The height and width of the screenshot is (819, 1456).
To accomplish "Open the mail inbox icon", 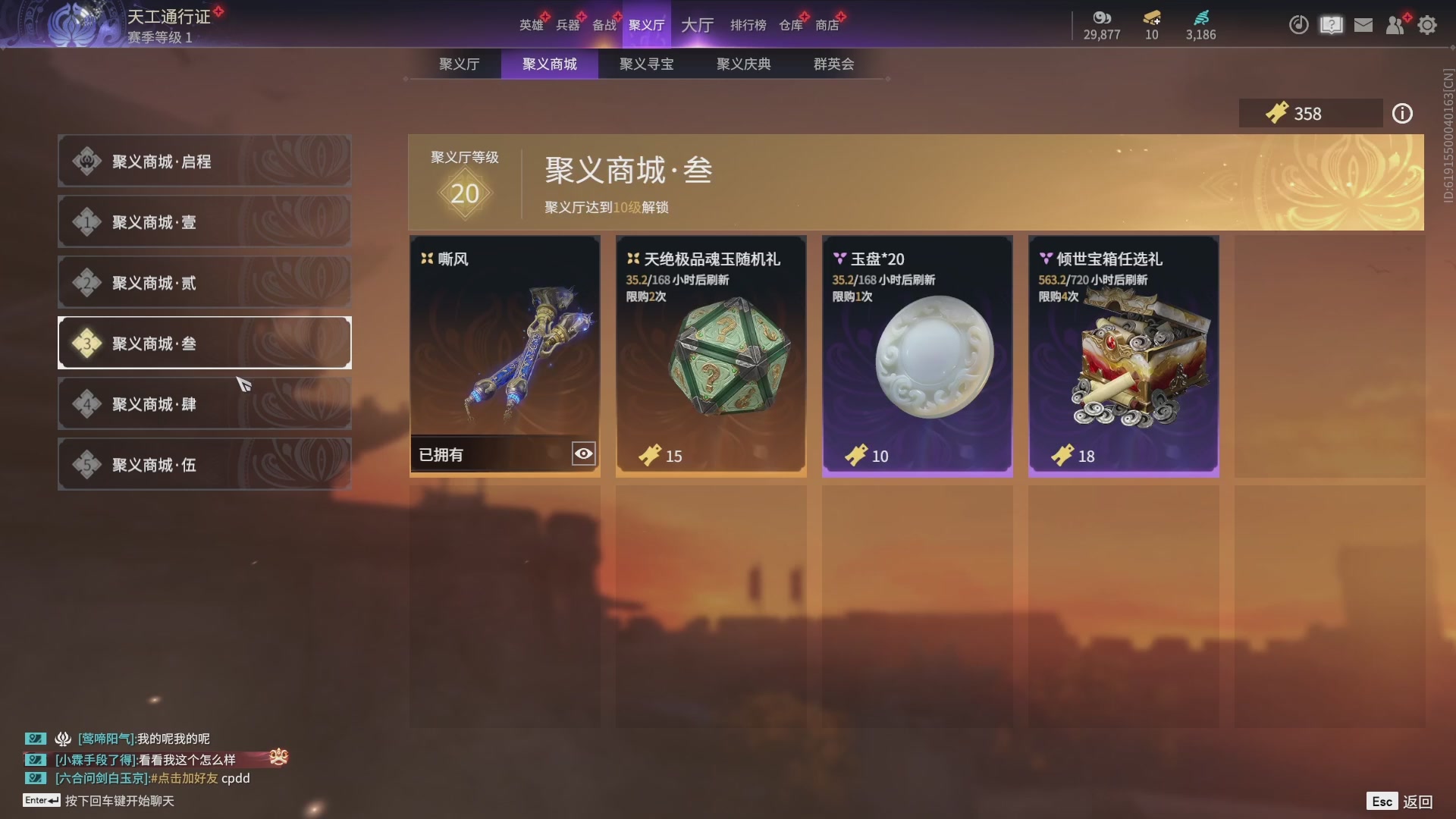I will [1363, 24].
